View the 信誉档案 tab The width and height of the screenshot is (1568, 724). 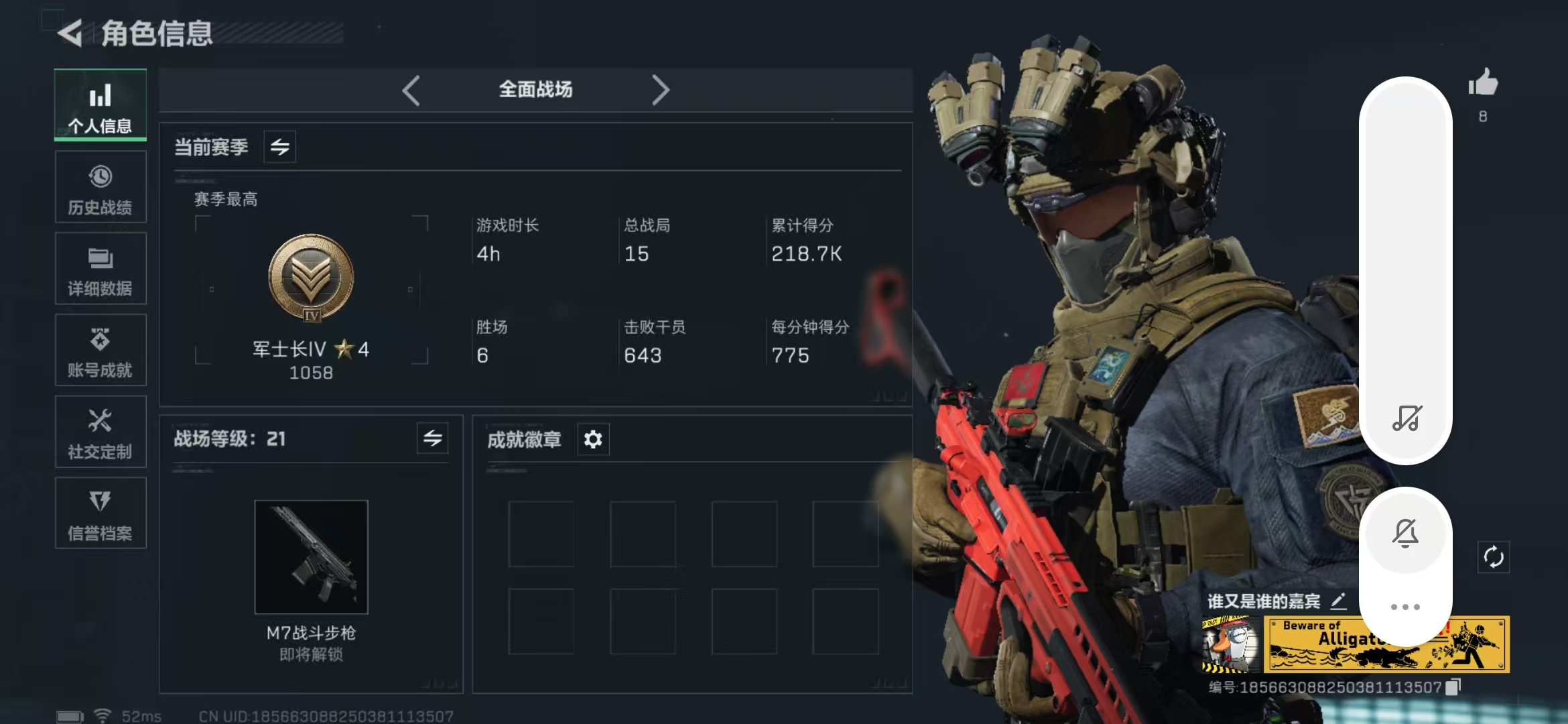(101, 514)
